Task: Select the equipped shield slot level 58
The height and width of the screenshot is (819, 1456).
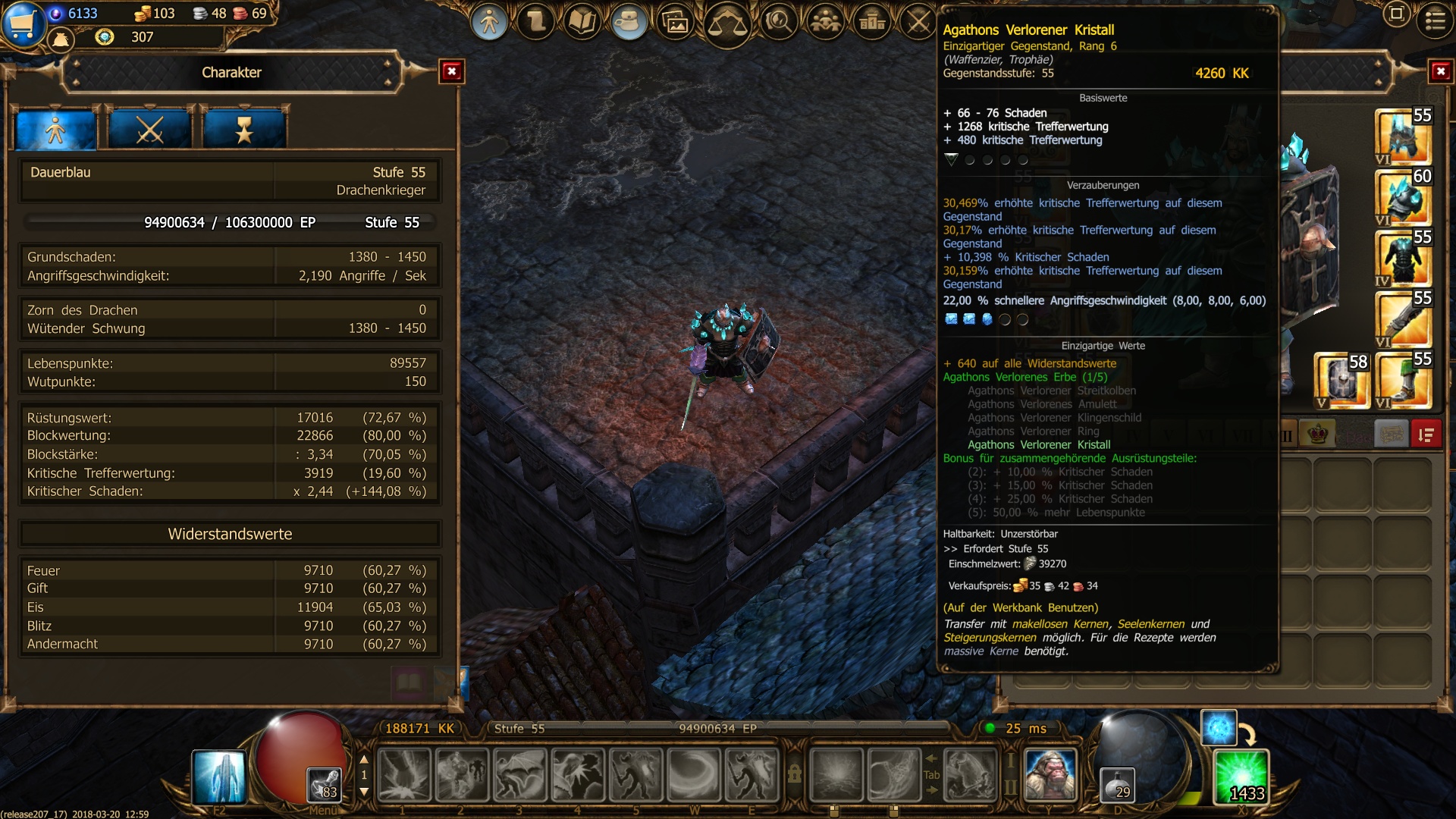Action: pyautogui.click(x=1341, y=379)
